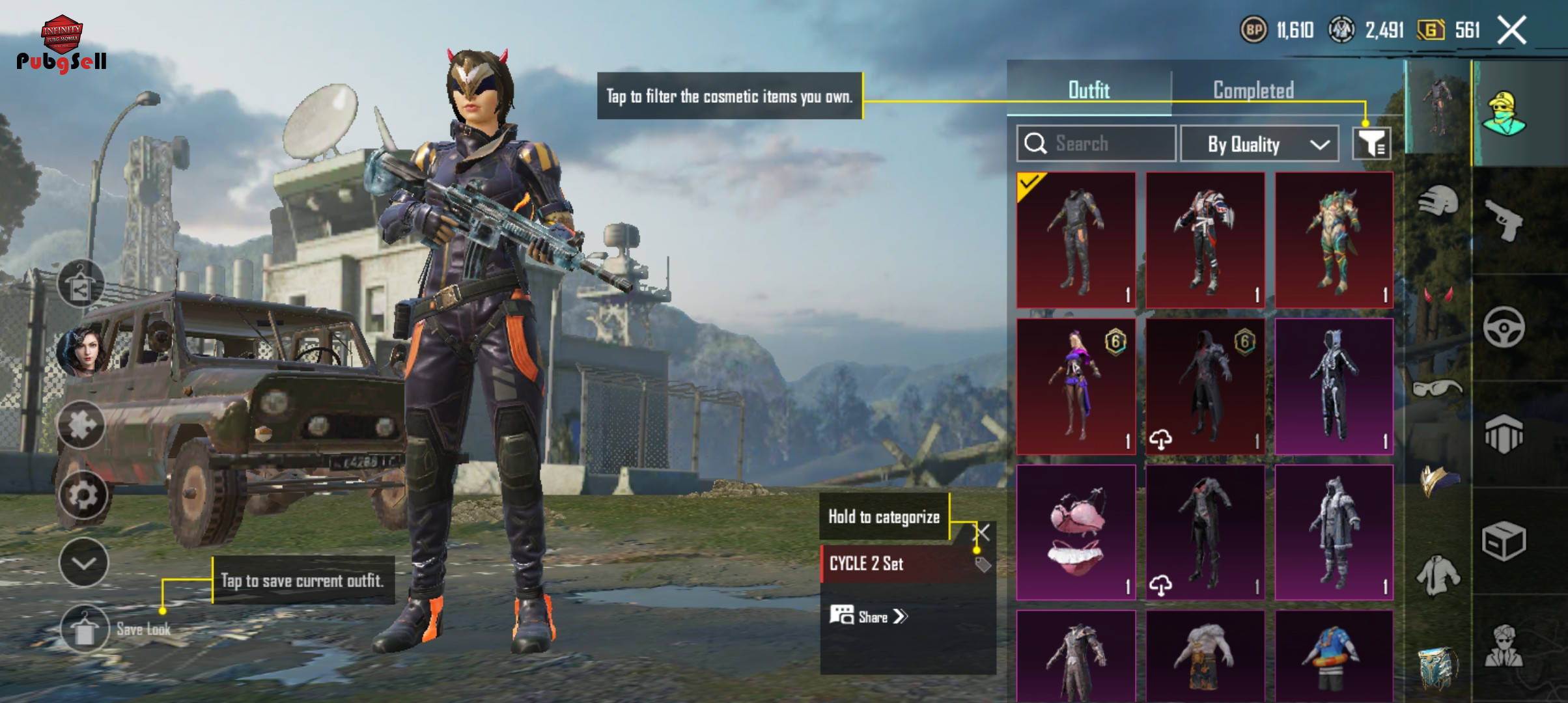The image size is (1568, 703).
Task: Open the steering wheel vehicle category
Action: point(1503,327)
